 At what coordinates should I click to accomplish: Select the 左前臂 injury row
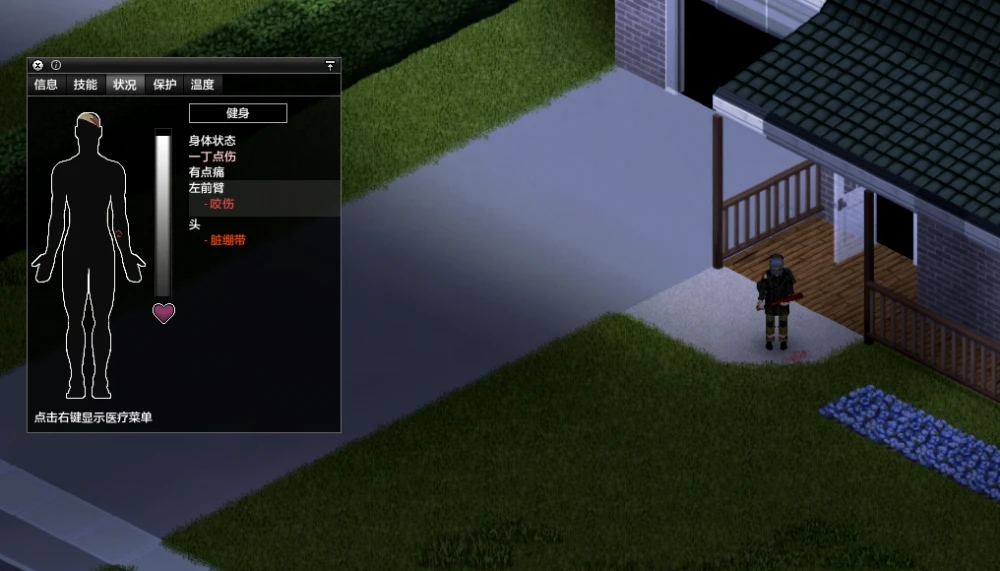point(207,188)
